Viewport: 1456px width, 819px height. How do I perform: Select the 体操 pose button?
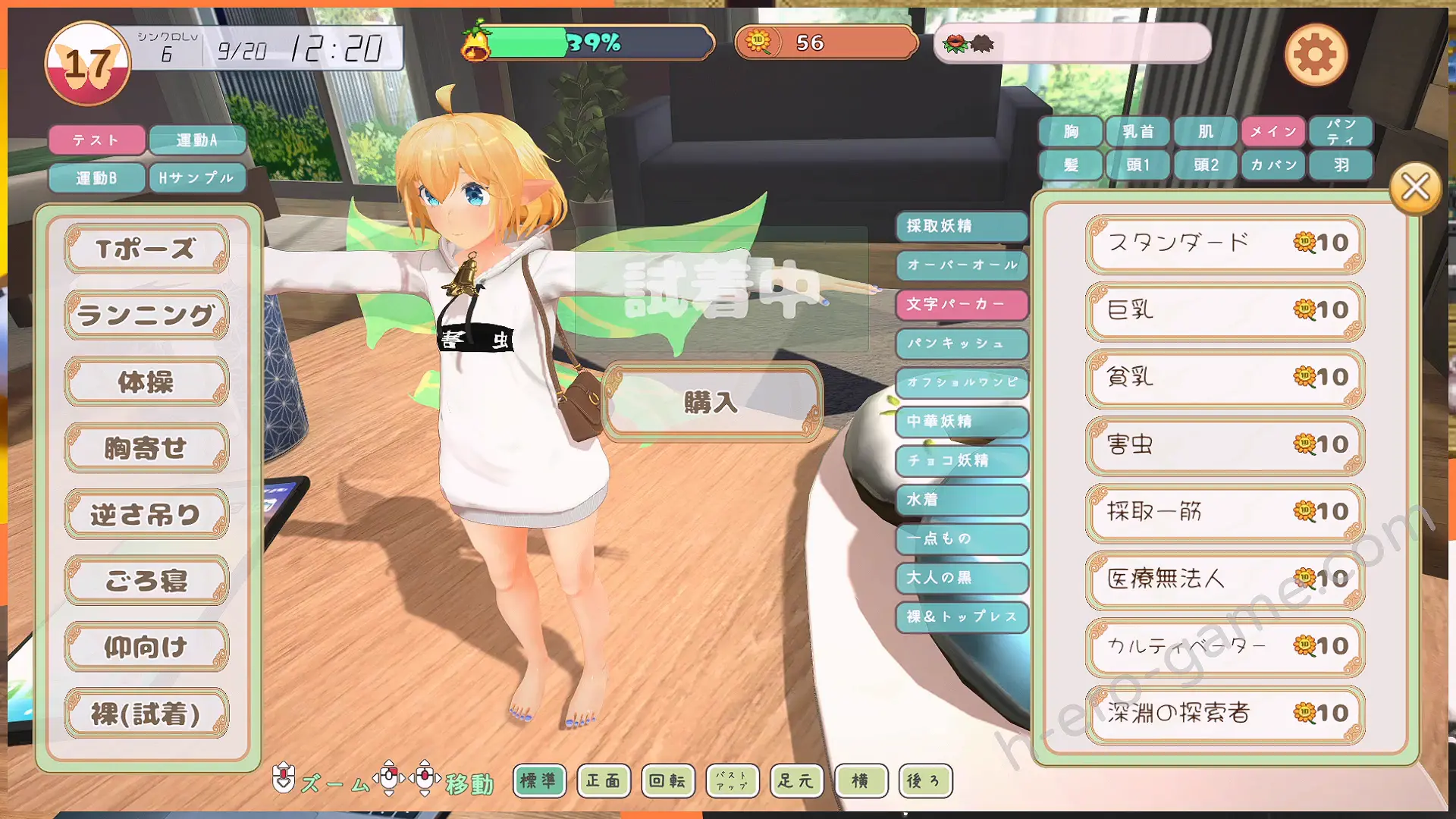146,381
